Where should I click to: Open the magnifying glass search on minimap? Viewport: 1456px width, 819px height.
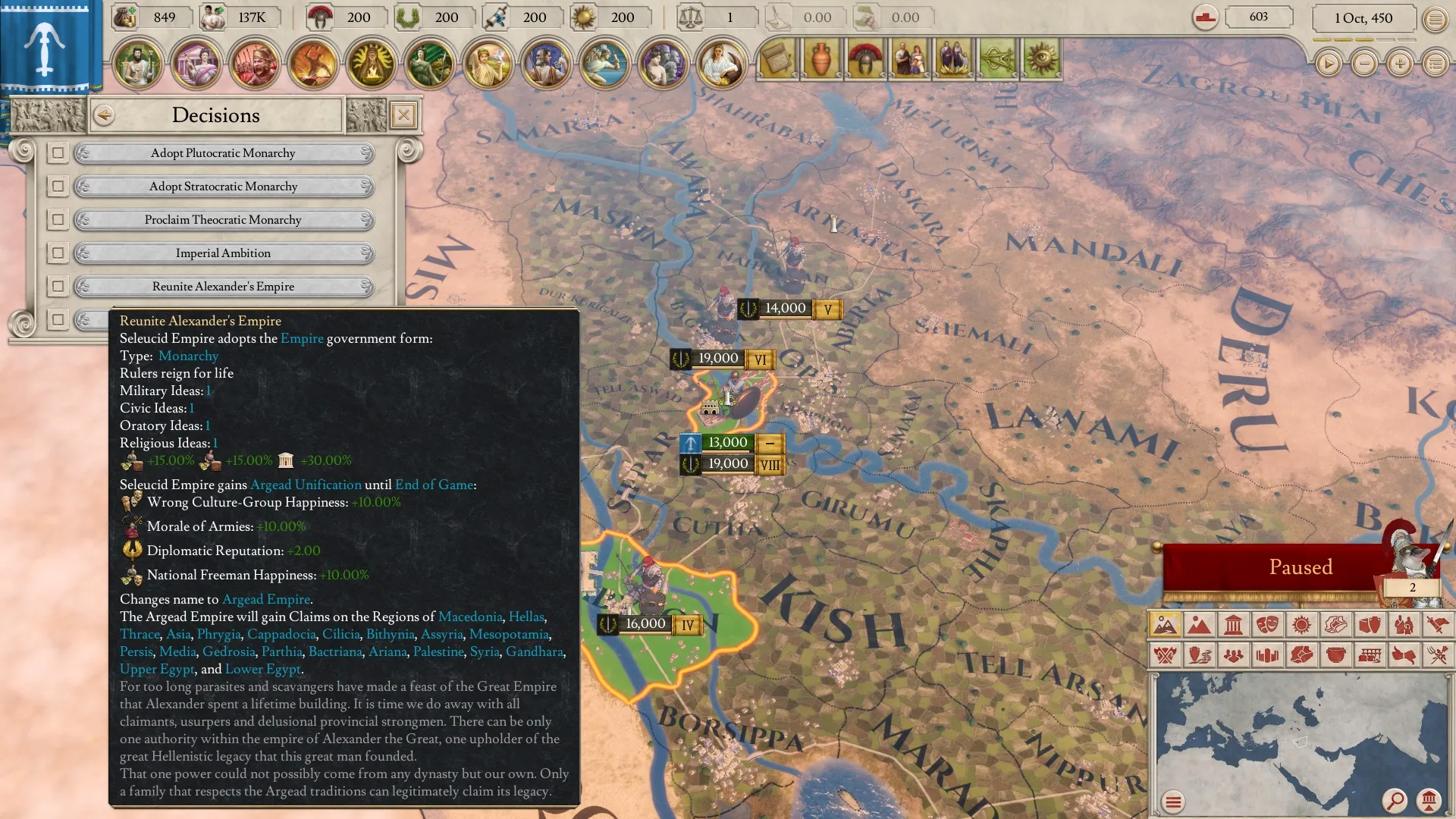coord(1395,800)
